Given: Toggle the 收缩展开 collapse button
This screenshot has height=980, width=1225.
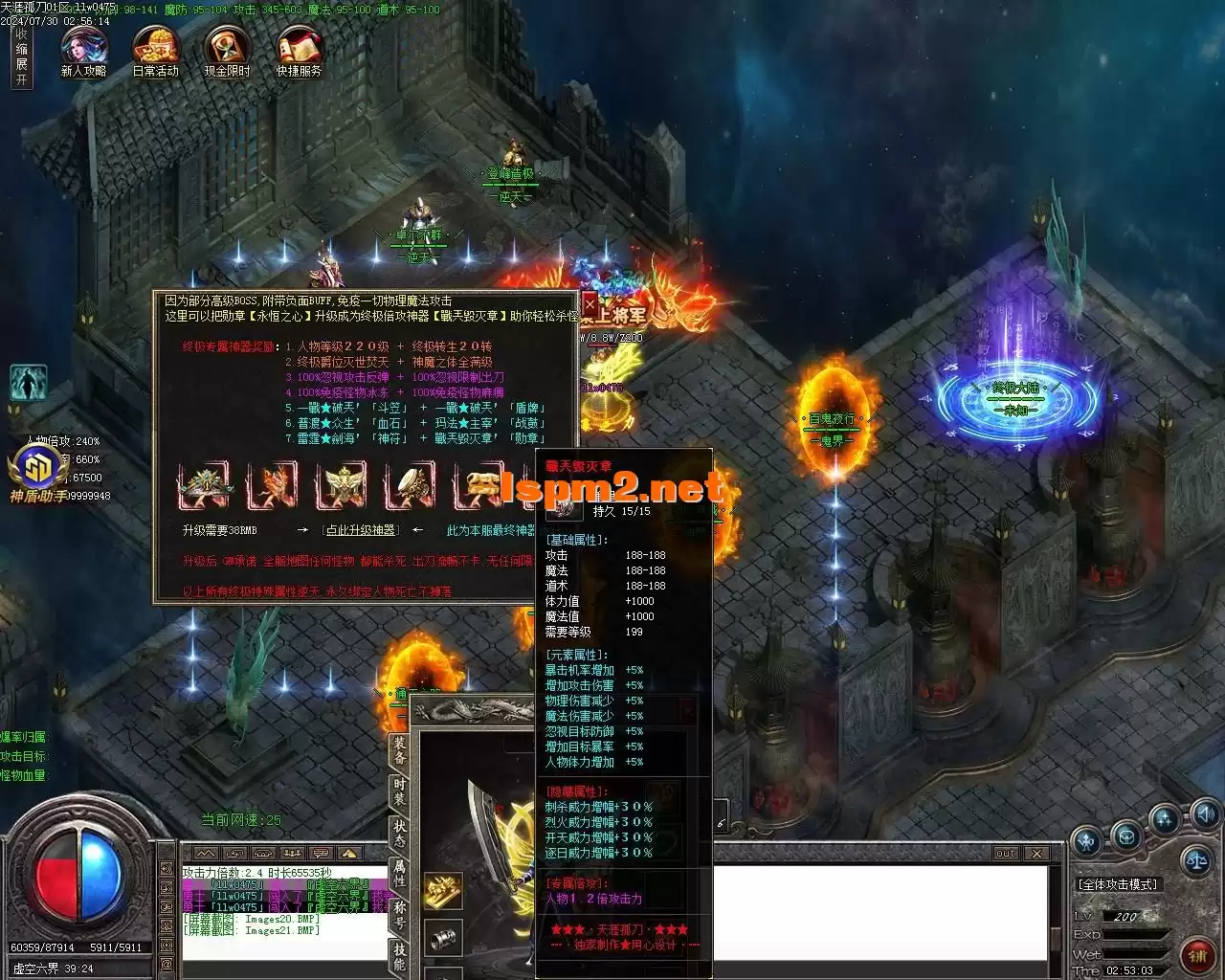Looking at the screenshot, I should click(21, 57).
